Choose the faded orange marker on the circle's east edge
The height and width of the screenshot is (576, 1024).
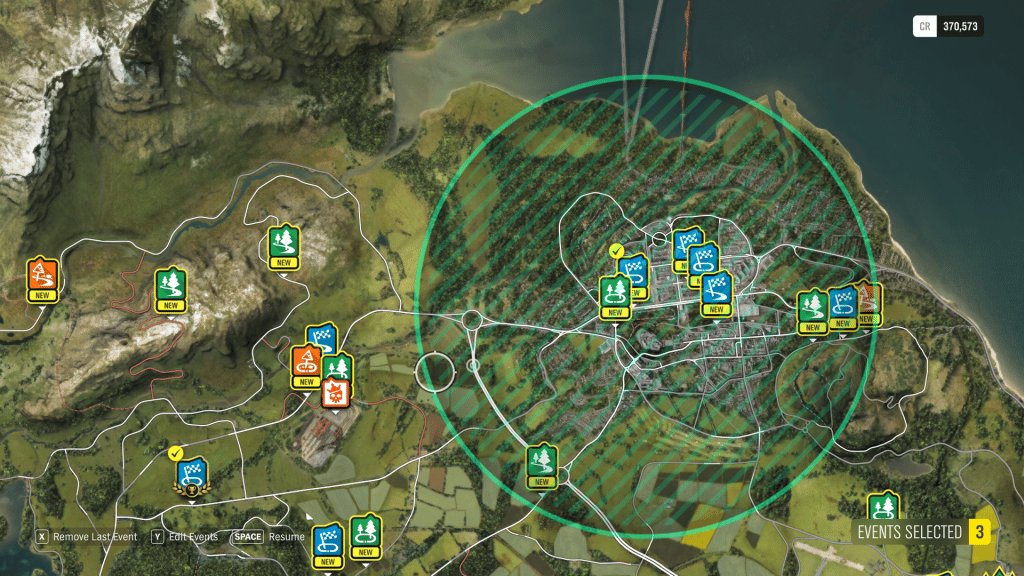(869, 301)
